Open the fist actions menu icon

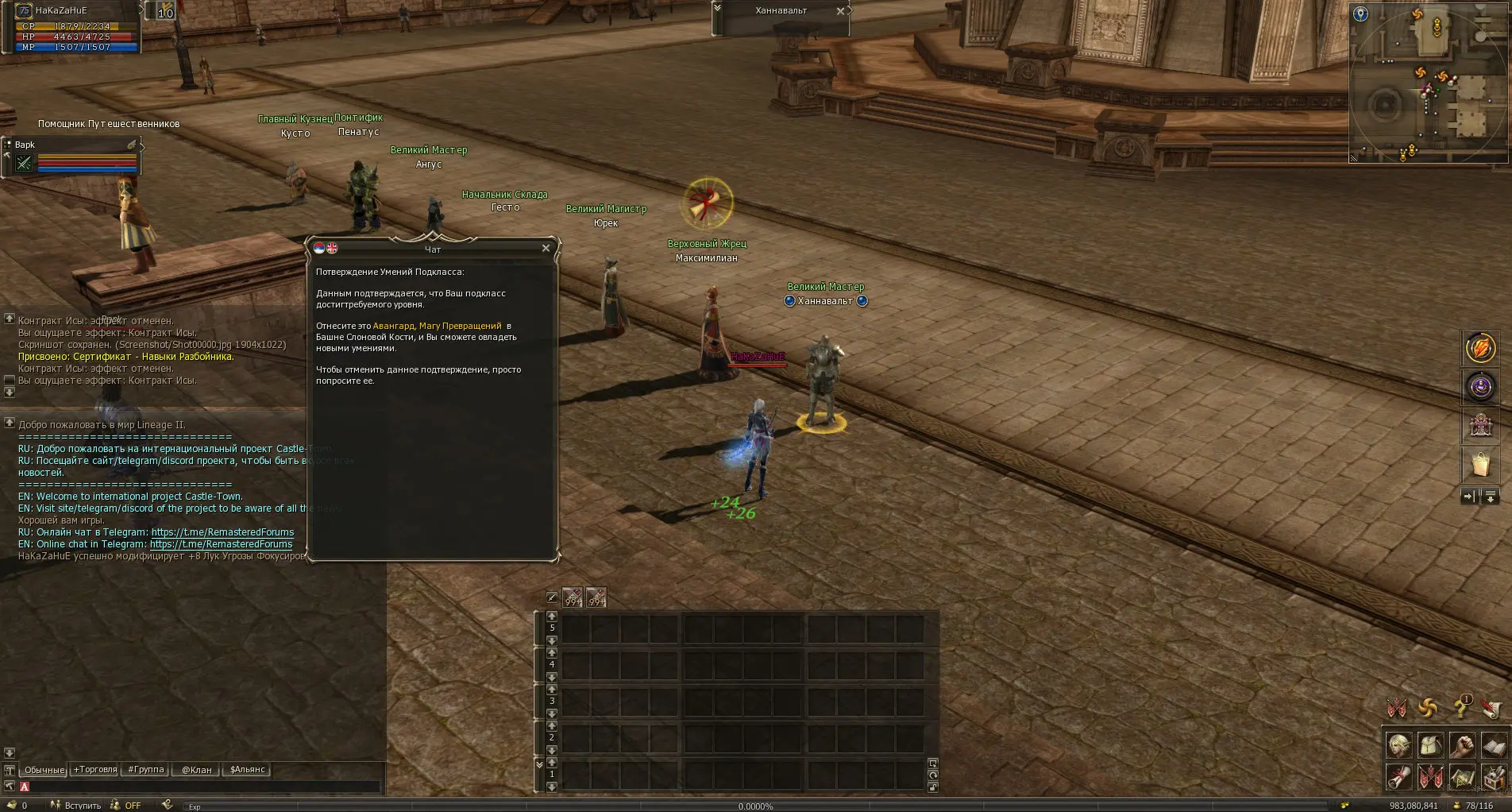[x=1462, y=745]
